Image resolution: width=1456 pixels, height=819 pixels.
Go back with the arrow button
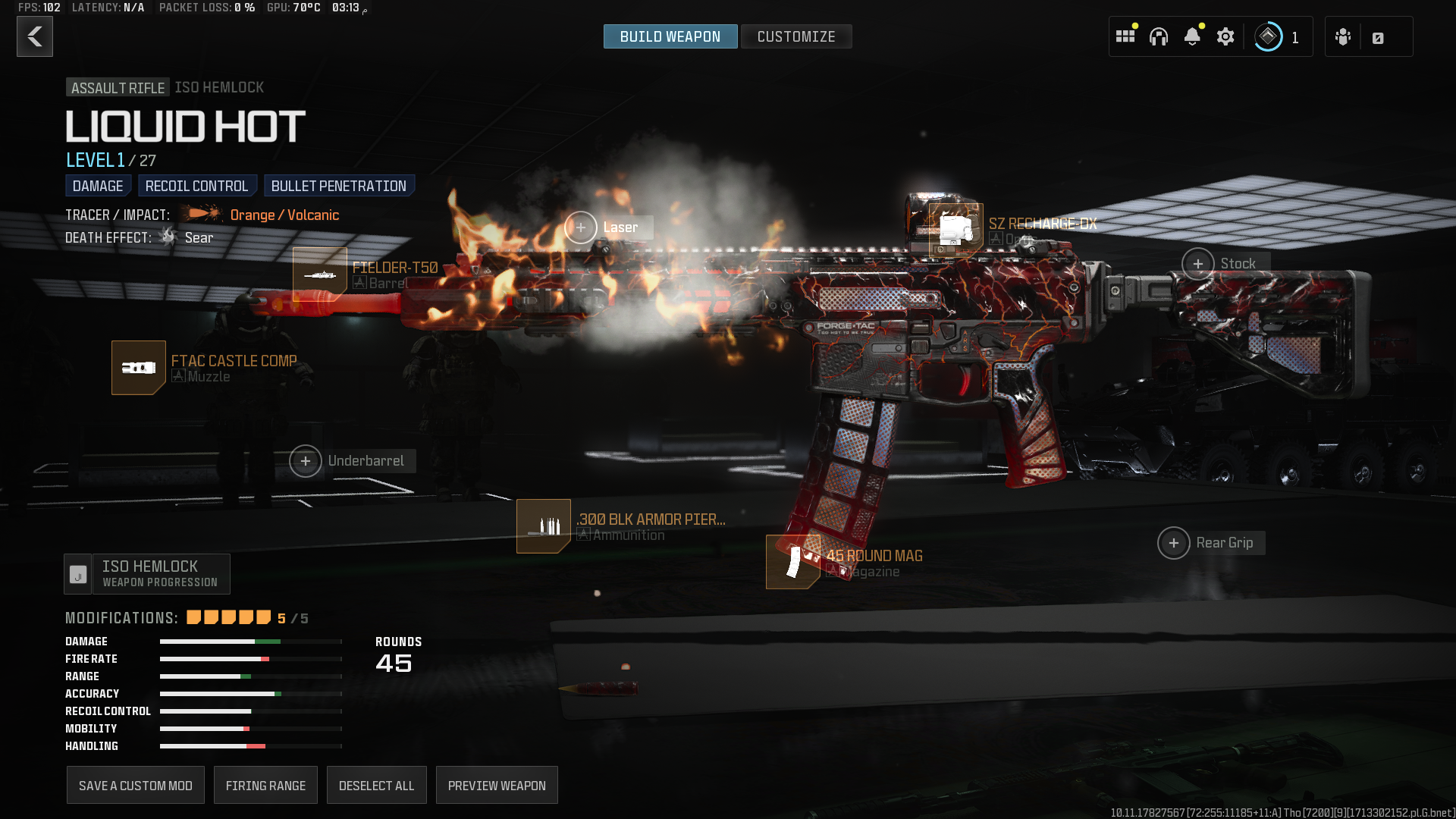[x=35, y=36]
